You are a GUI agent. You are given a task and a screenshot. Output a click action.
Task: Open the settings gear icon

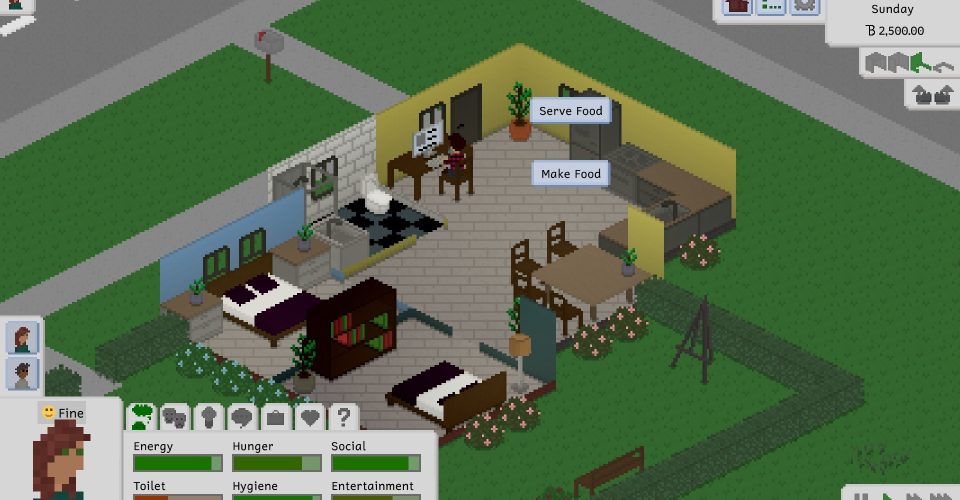click(804, 6)
